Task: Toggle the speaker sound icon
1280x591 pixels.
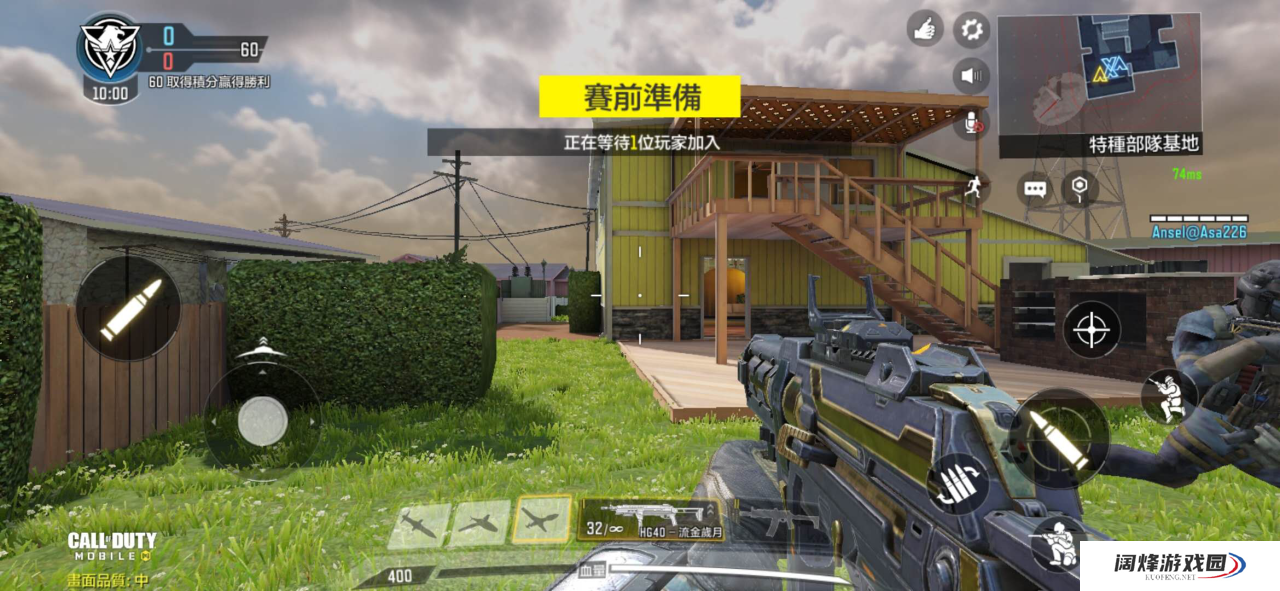Action: pos(971,75)
